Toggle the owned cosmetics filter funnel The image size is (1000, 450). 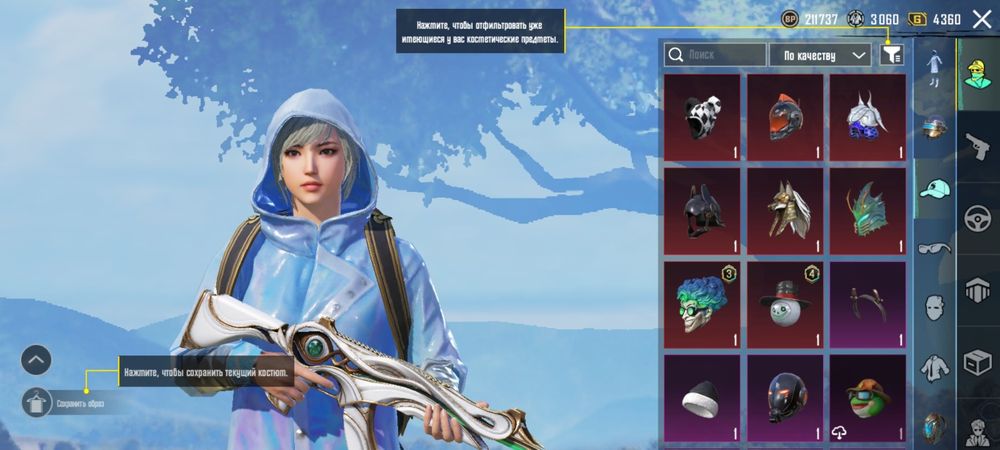coord(891,55)
